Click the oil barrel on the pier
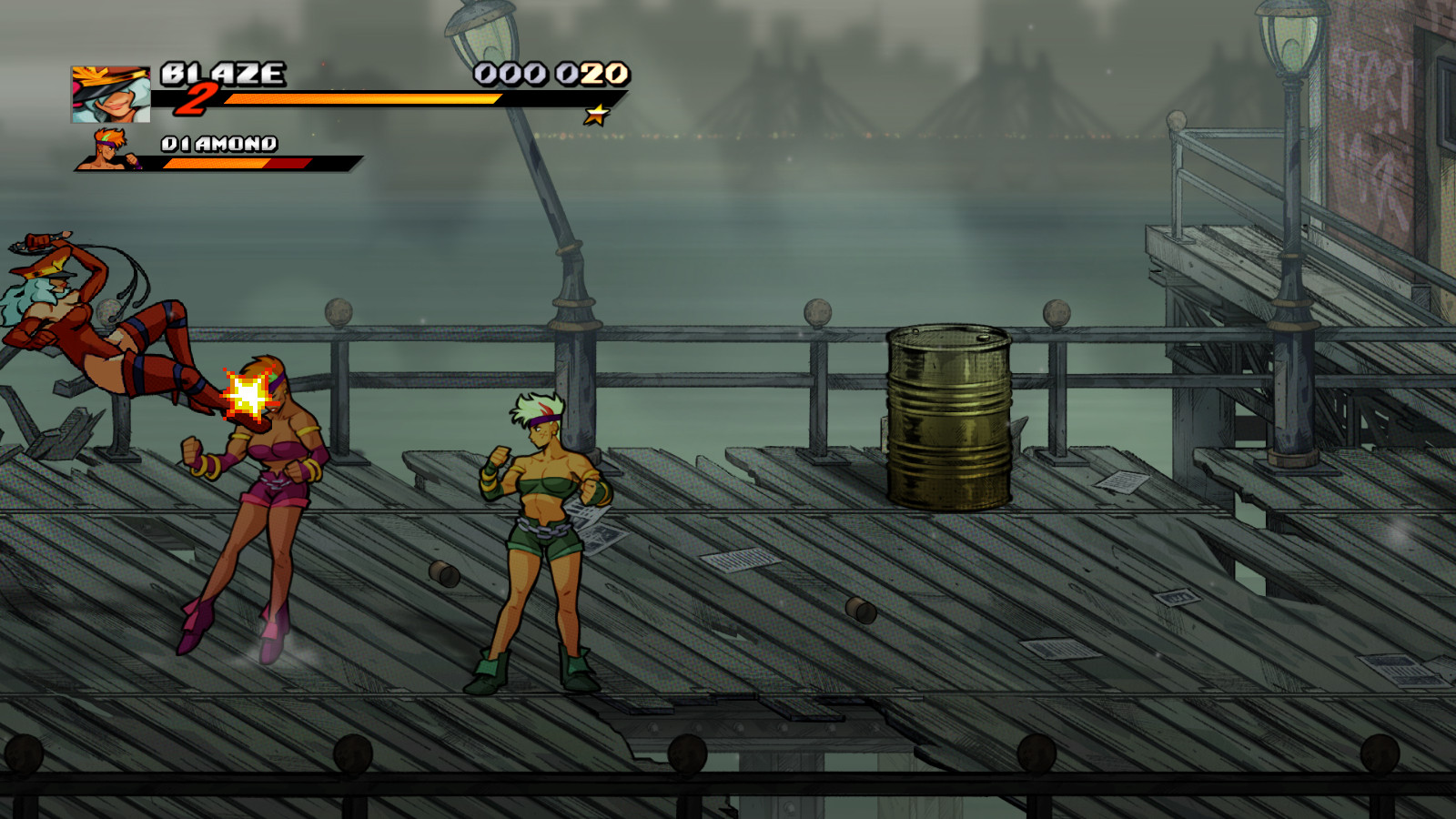Screen dimensions: 1456x819 [x=949, y=414]
